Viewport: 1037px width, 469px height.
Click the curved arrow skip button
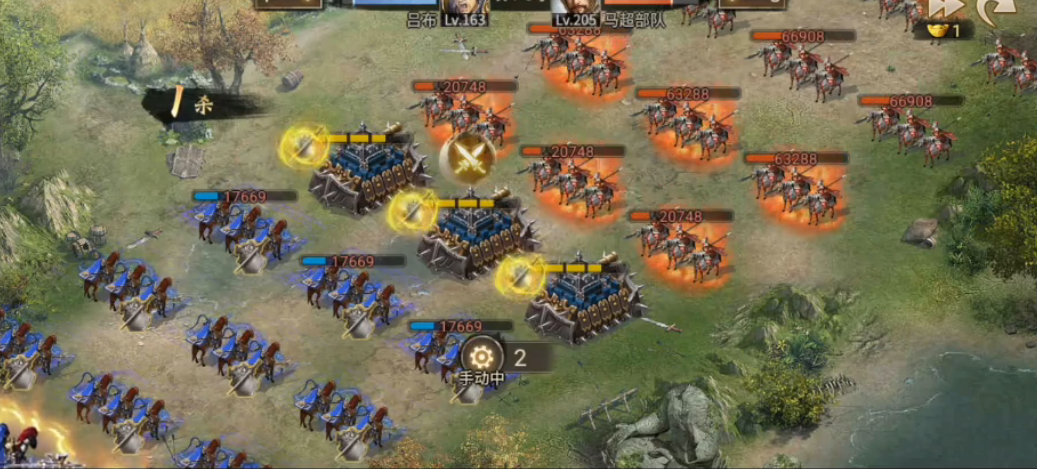pyautogui.click(x=997, y=10)
